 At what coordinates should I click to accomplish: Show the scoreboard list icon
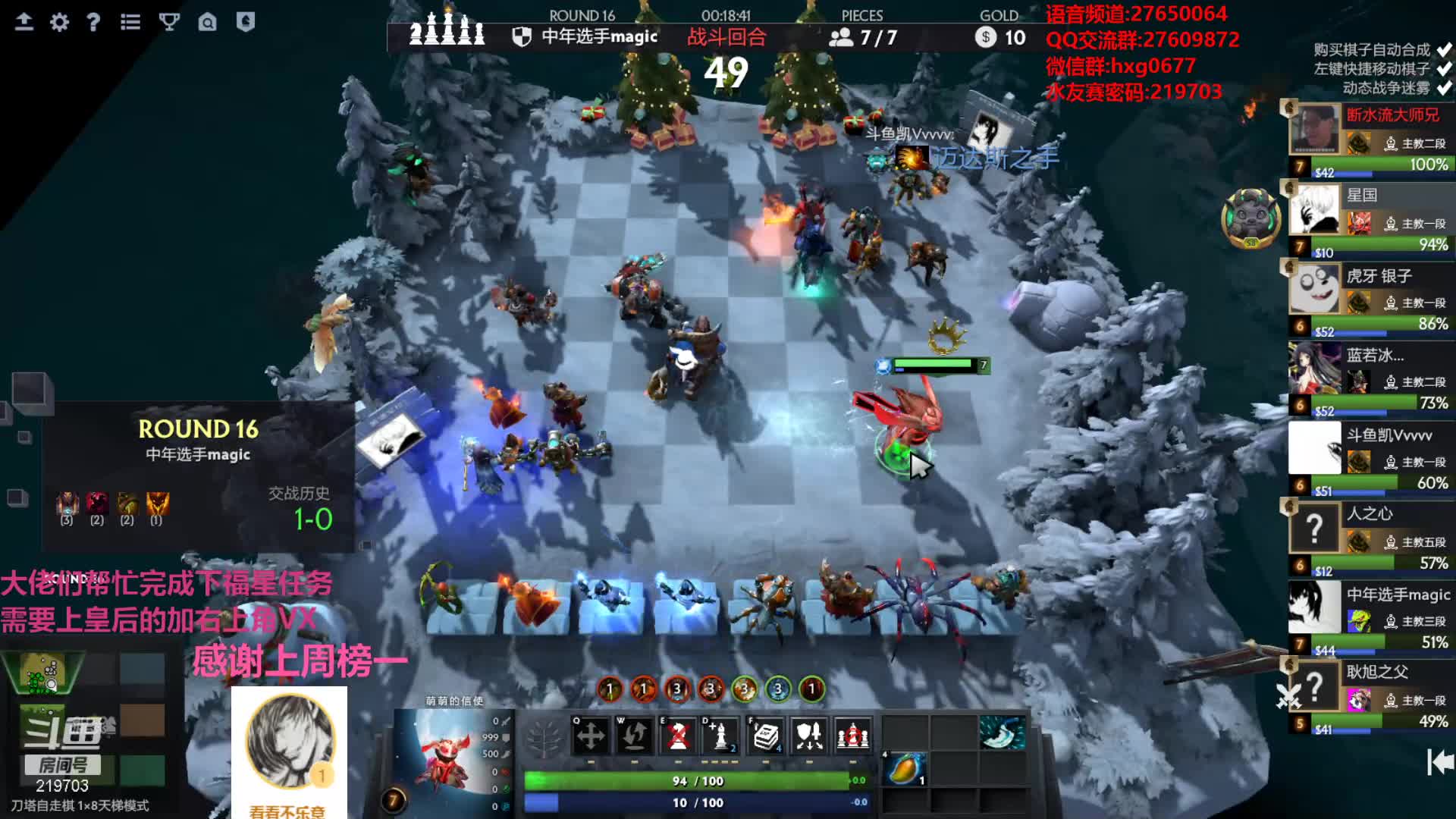[x=130, y=22]
